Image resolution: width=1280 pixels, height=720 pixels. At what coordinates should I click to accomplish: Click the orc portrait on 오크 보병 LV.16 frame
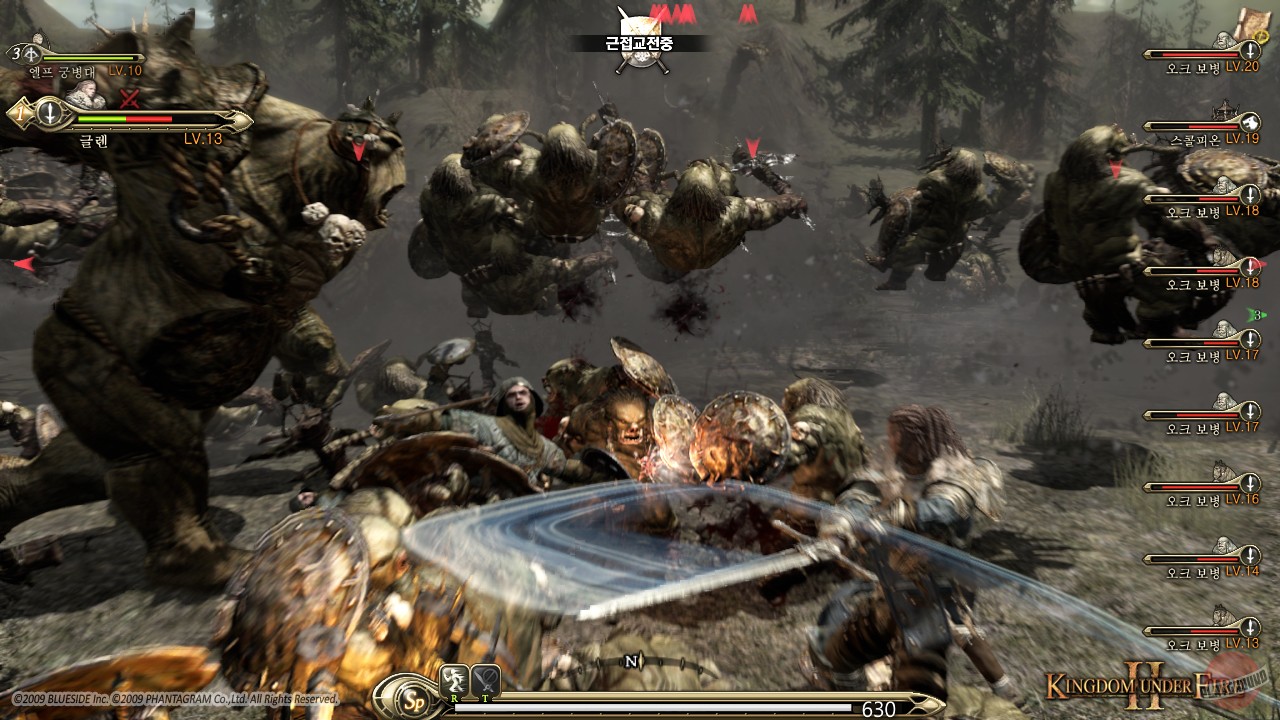coord(1221,473)
